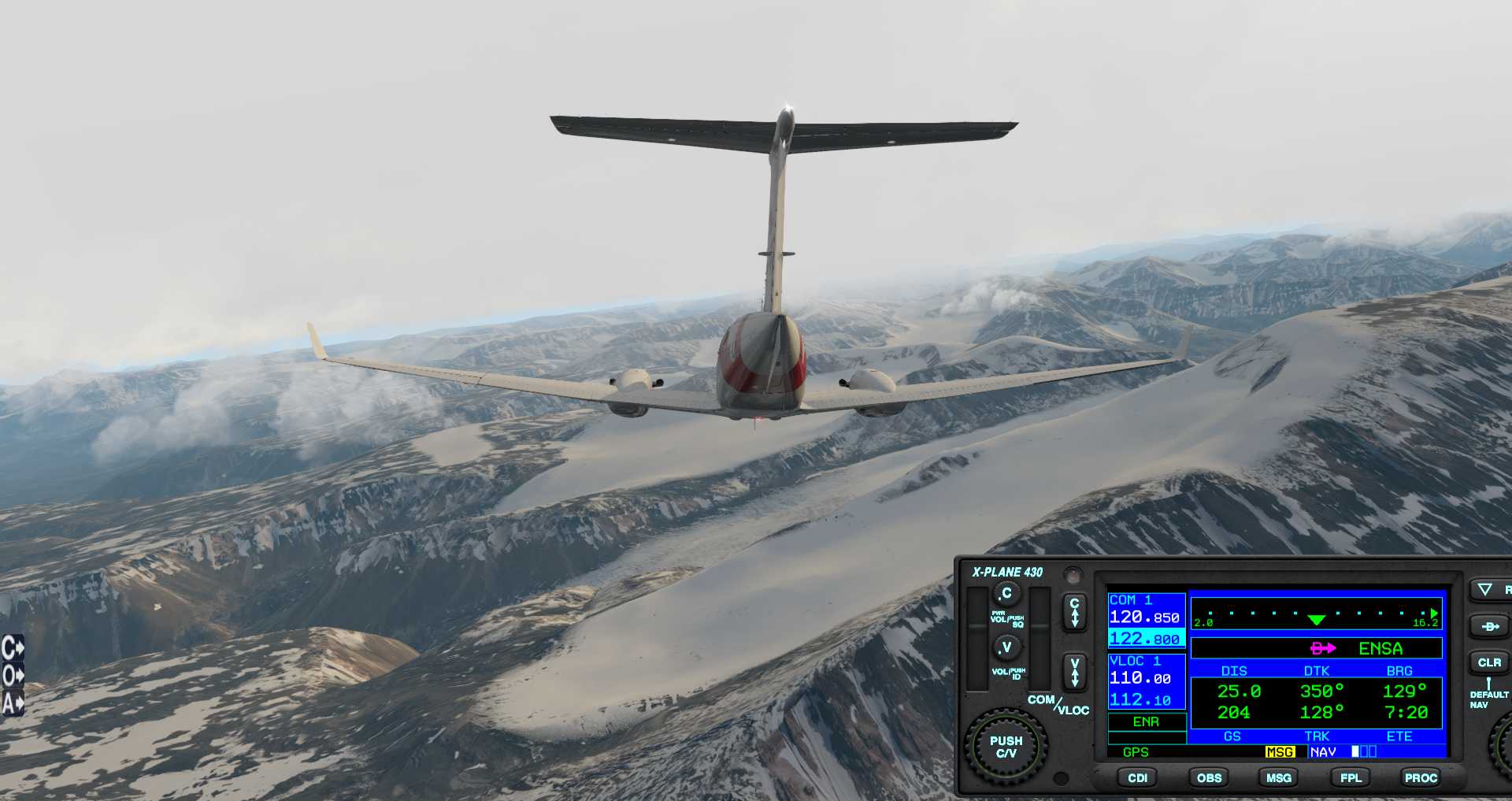Flip the VLOC frequency with the V swap button
The image size is (1512, 801).
[x=1074, y=673]
